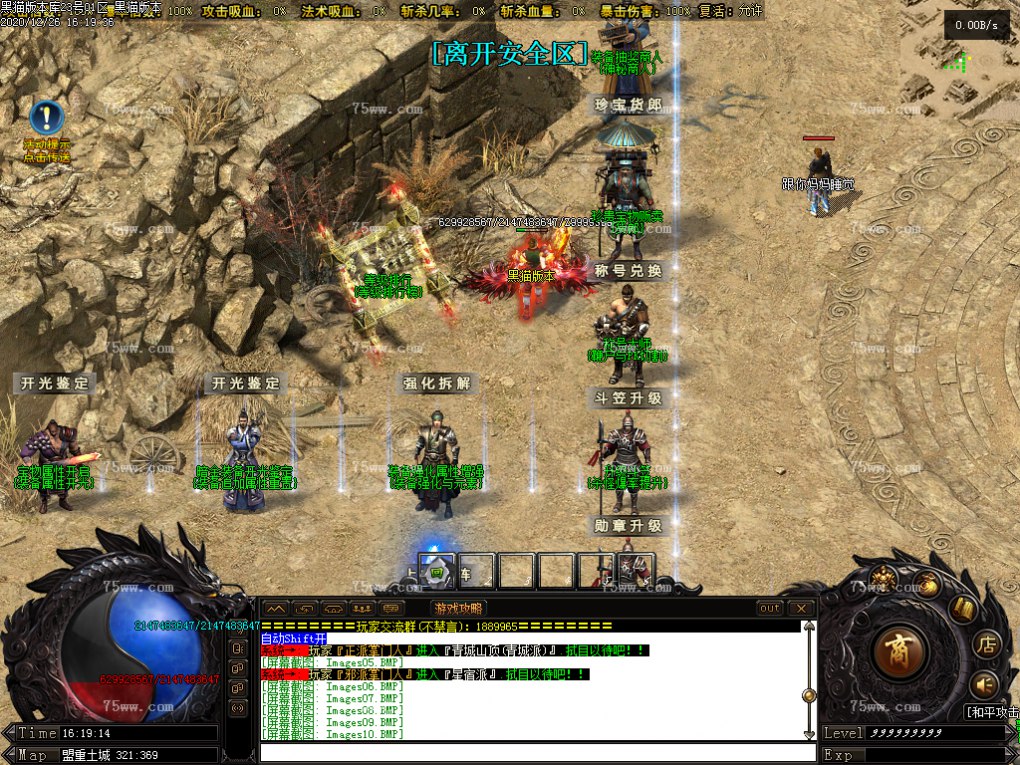1020x765 pixels.
Task: Toggle sound with the speaker icon
Action: [984, 685]
